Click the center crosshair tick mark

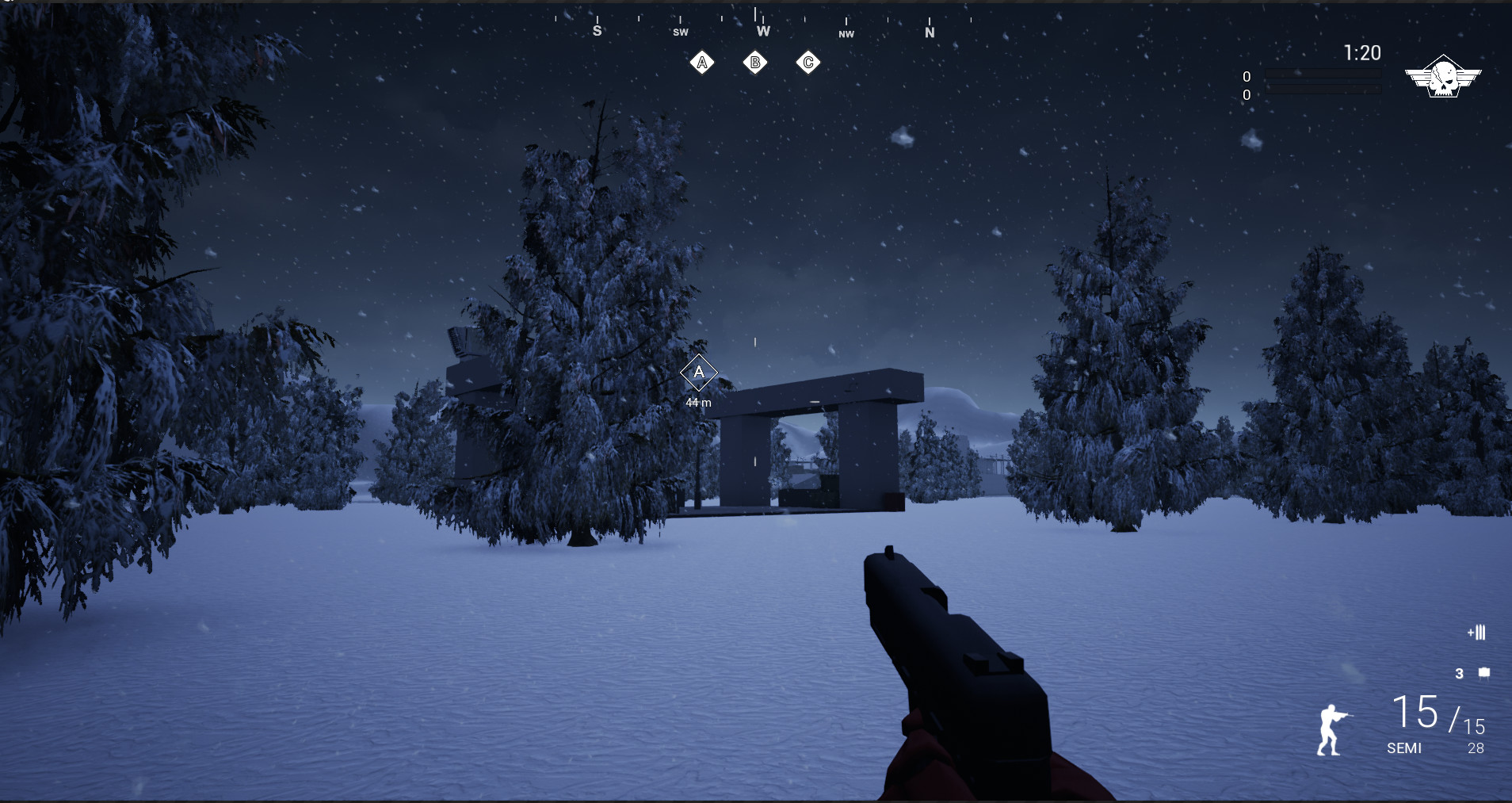point(756,341)
